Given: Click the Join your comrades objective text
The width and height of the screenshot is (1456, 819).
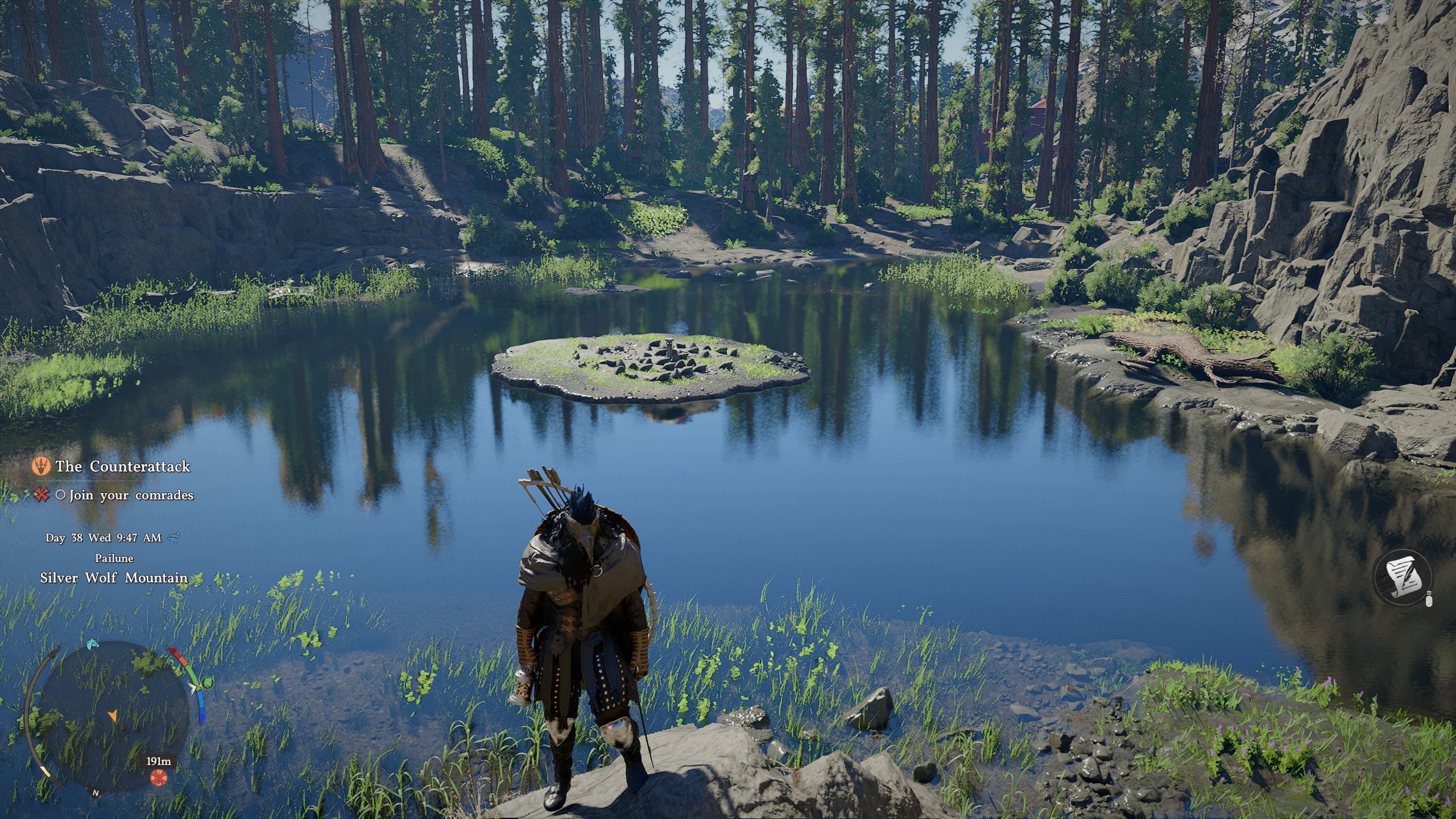Looking at the screenshot, I should [130, 498].
